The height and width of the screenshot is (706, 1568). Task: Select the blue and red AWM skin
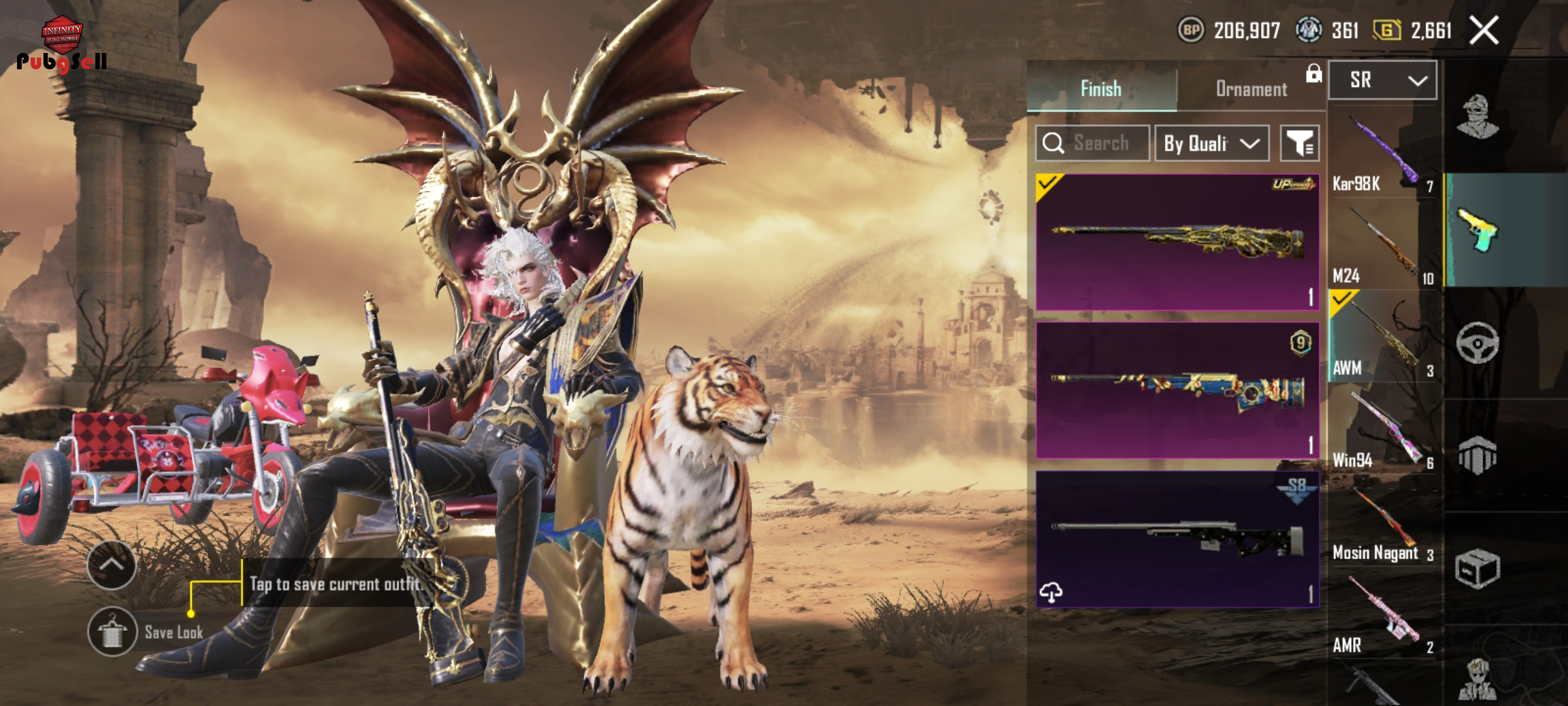1177,390
